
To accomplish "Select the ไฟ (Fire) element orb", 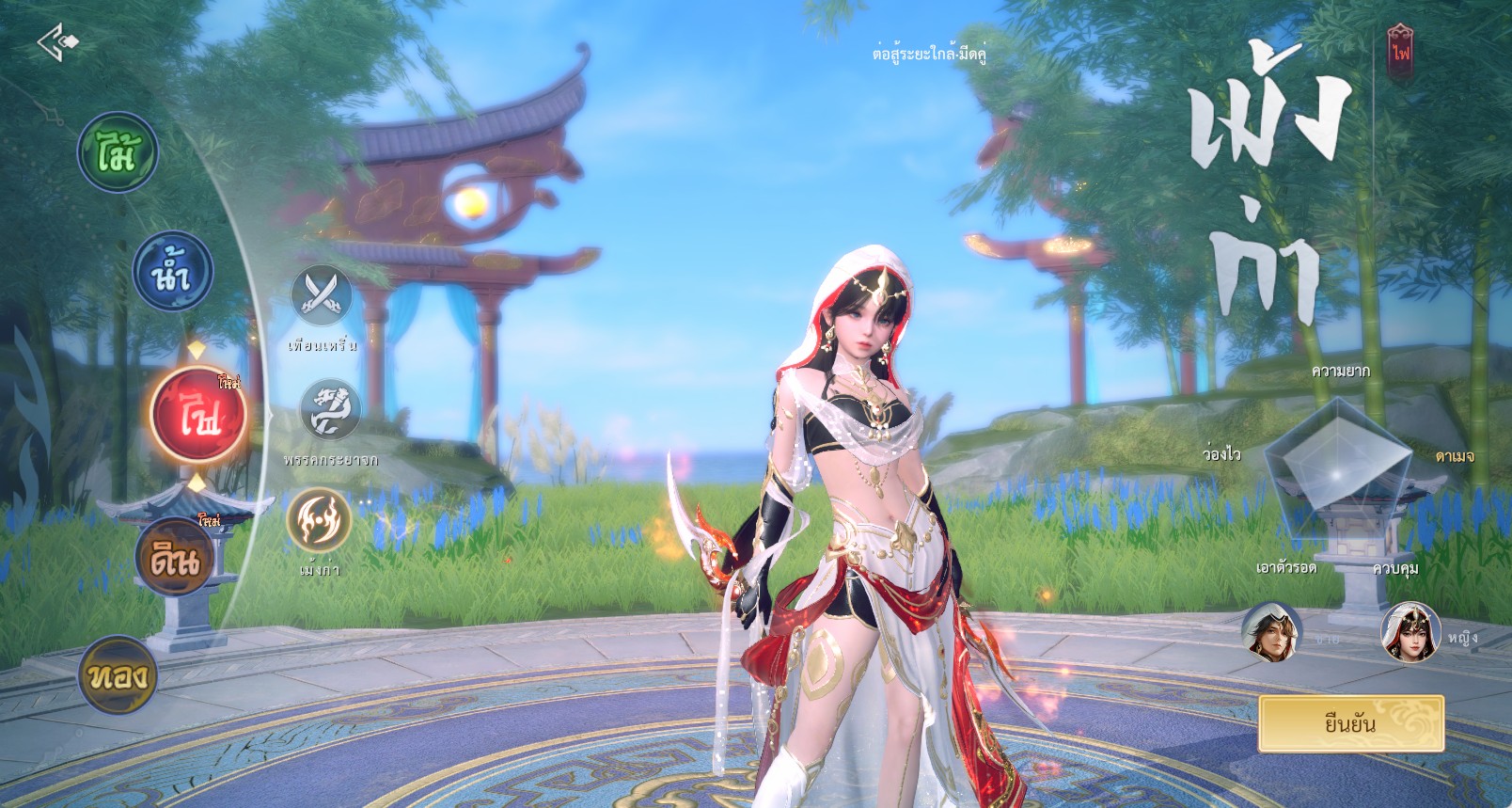I will 199,415.
